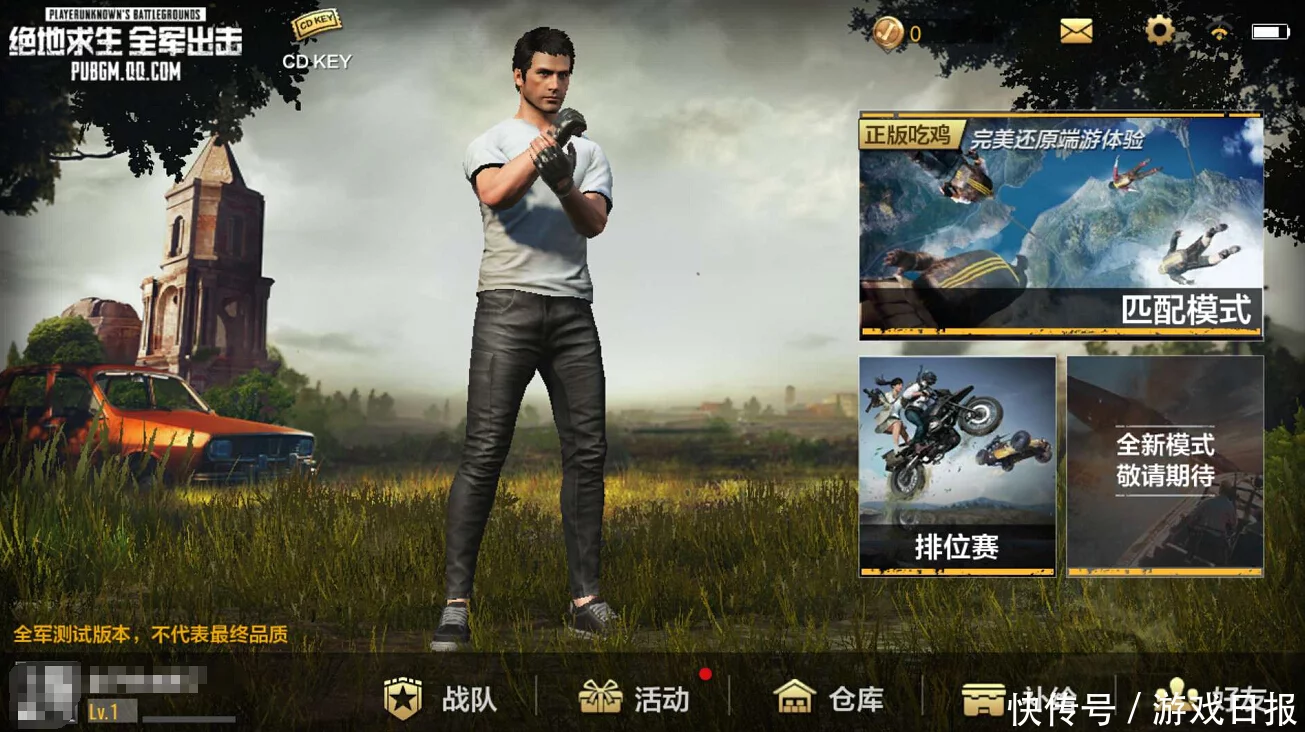Screen dimensions: 1305x732
Task: Open the 活动 events menu
Action: (634, 698)
